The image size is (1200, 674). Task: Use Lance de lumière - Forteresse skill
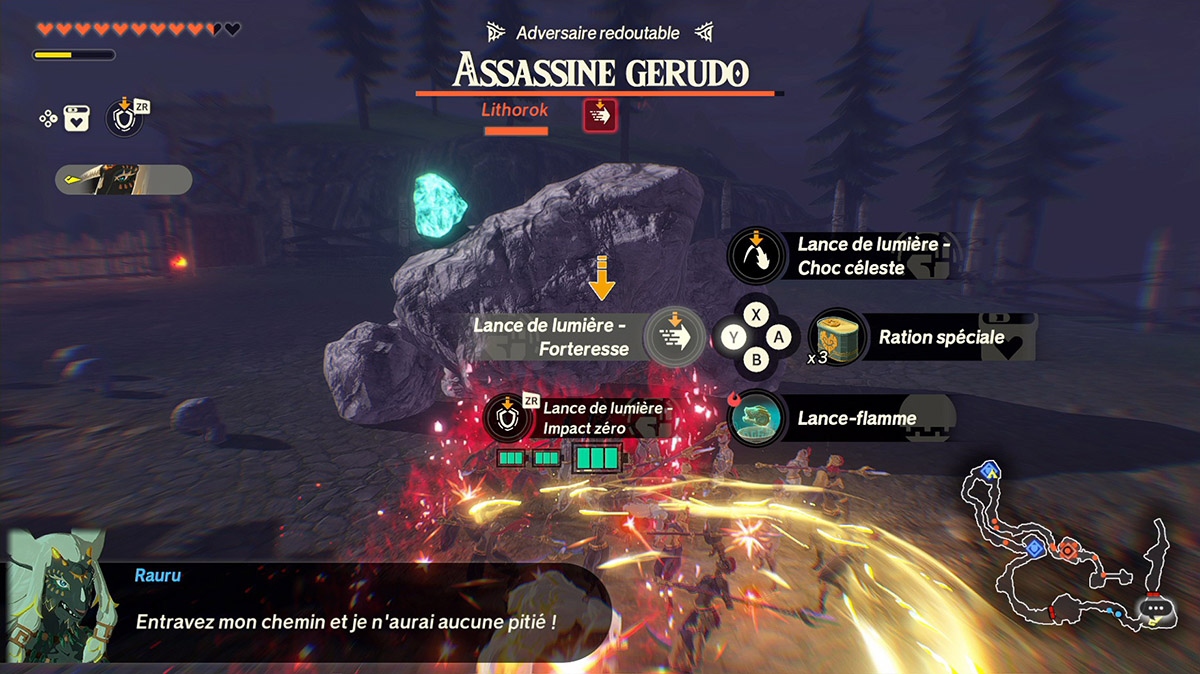[x=674, y=337]
